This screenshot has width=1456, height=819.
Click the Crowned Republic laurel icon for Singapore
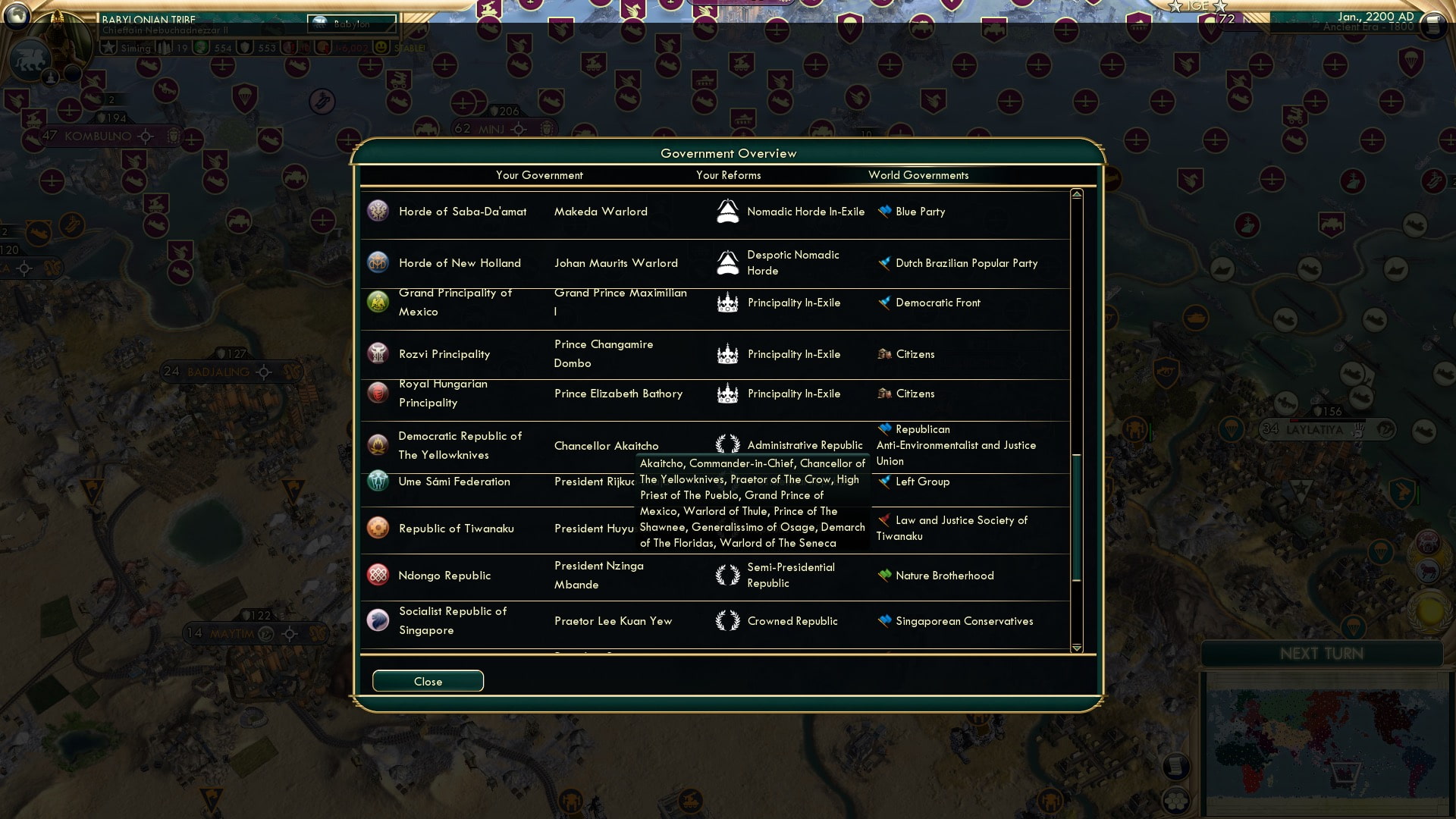coord(728,620)
